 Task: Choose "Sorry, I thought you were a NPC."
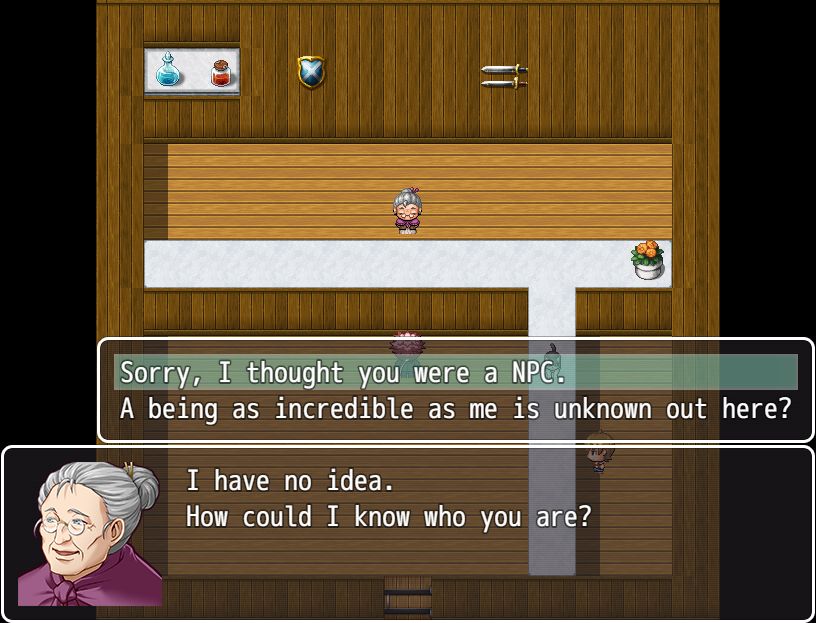click(343, 373)
